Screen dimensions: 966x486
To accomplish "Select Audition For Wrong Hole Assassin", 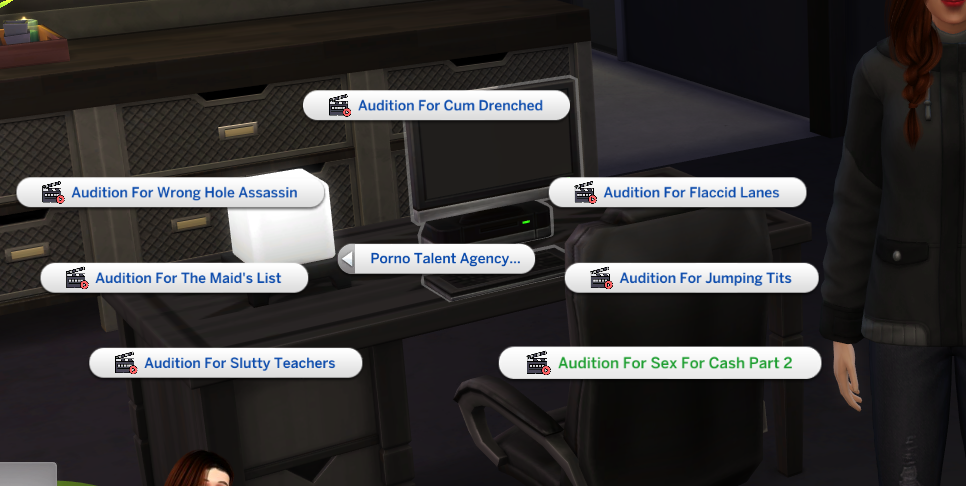I will pyautogui.click(x=171, y=193).
